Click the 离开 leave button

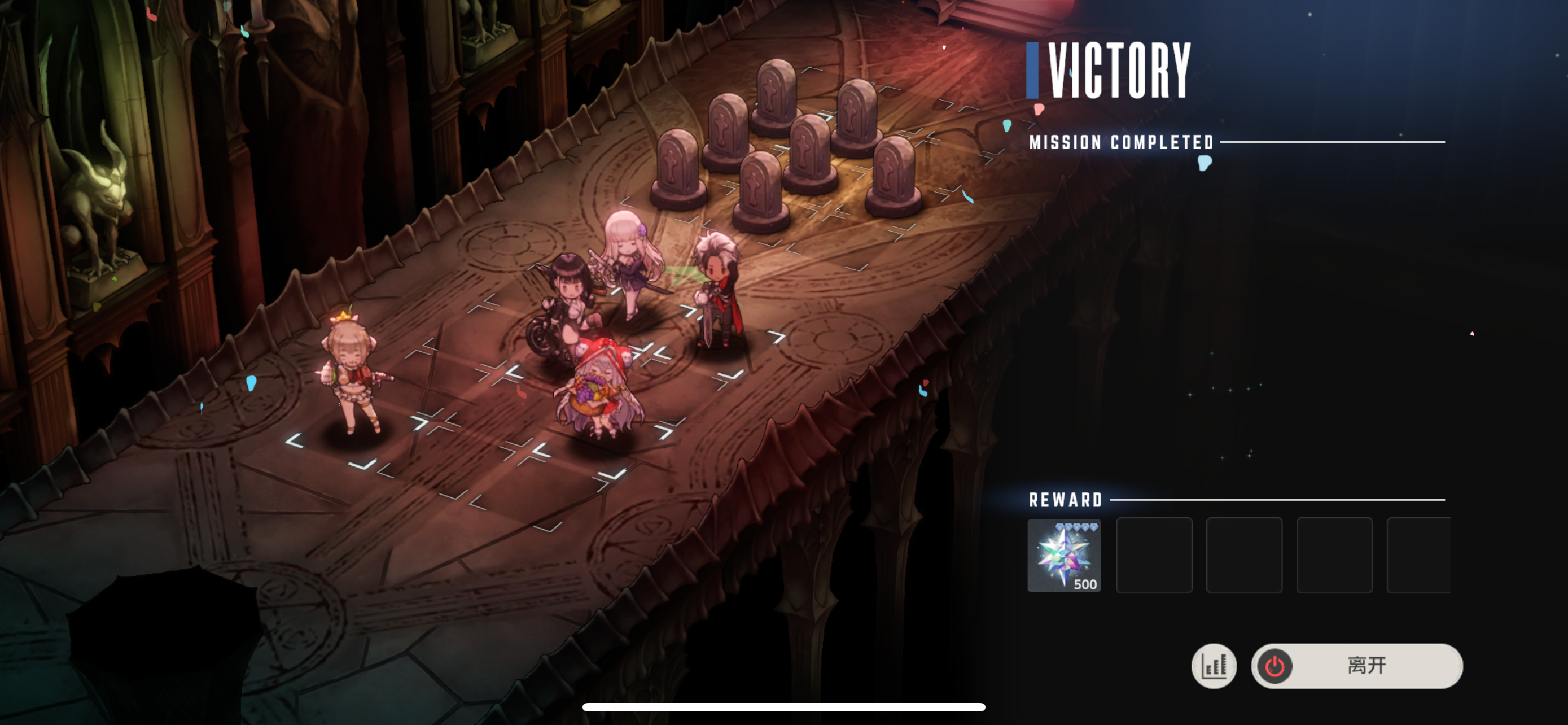click(1357, 665)
